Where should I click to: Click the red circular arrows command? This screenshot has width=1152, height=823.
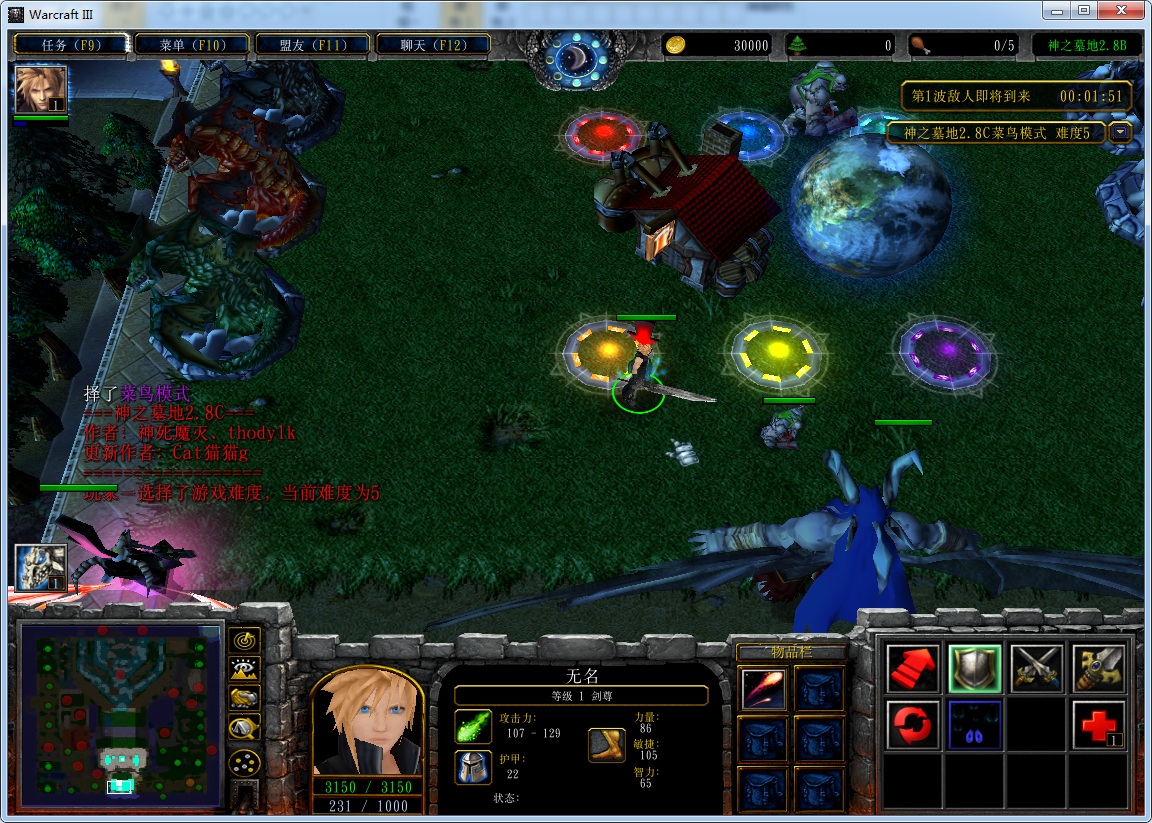[914, 725]
